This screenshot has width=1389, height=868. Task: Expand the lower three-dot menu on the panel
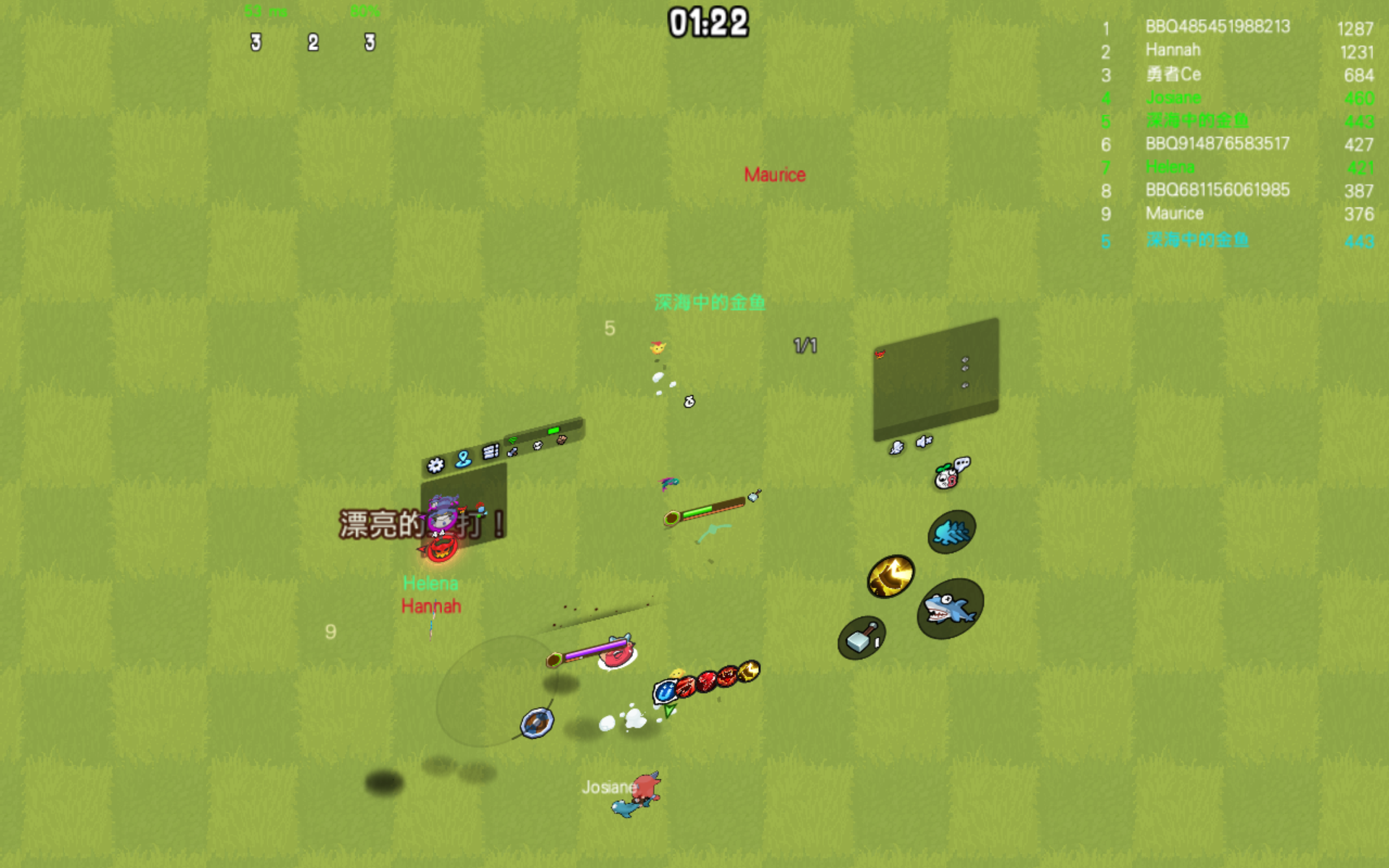(965, 385)
